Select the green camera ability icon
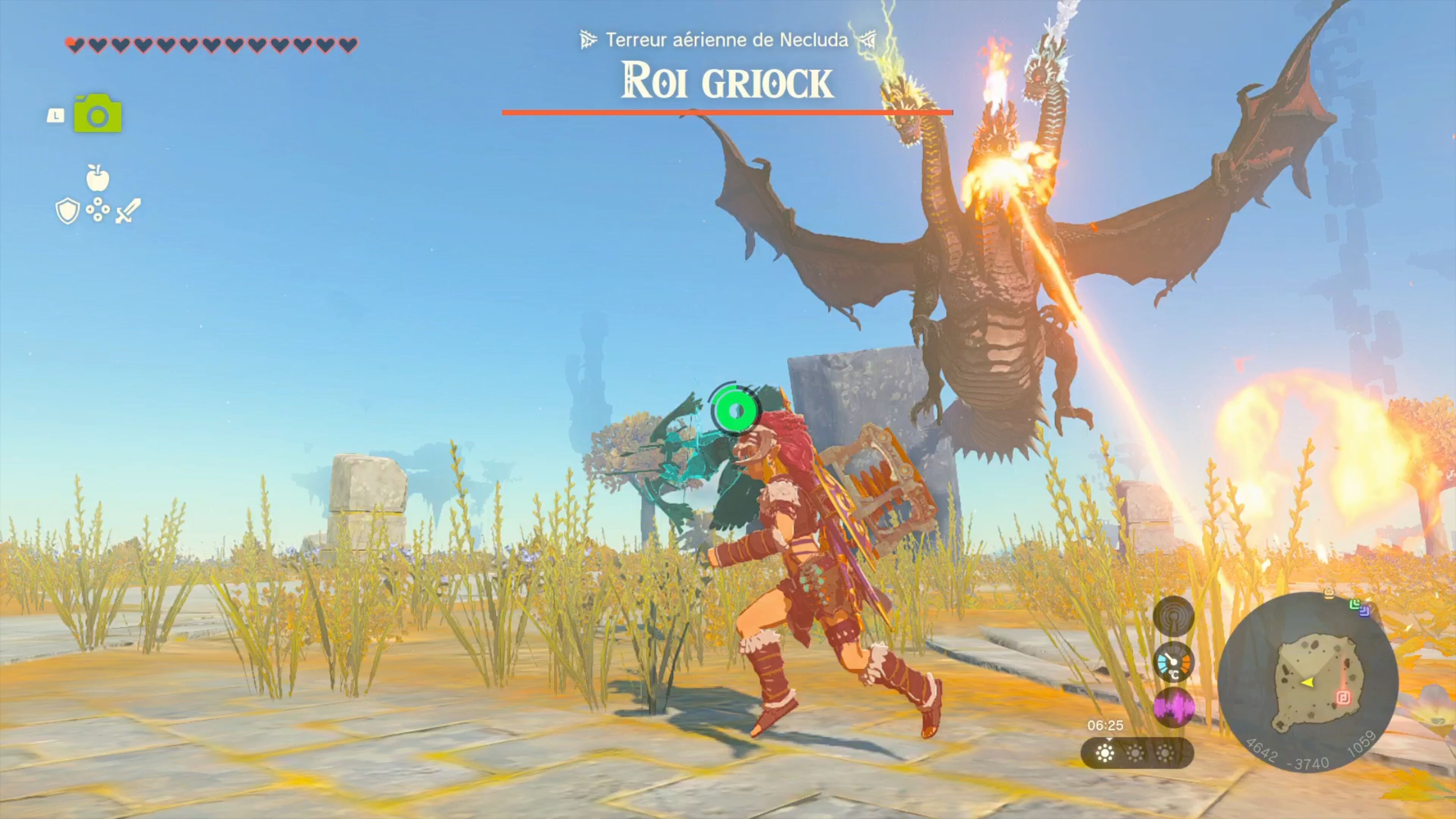 point(98,114)
